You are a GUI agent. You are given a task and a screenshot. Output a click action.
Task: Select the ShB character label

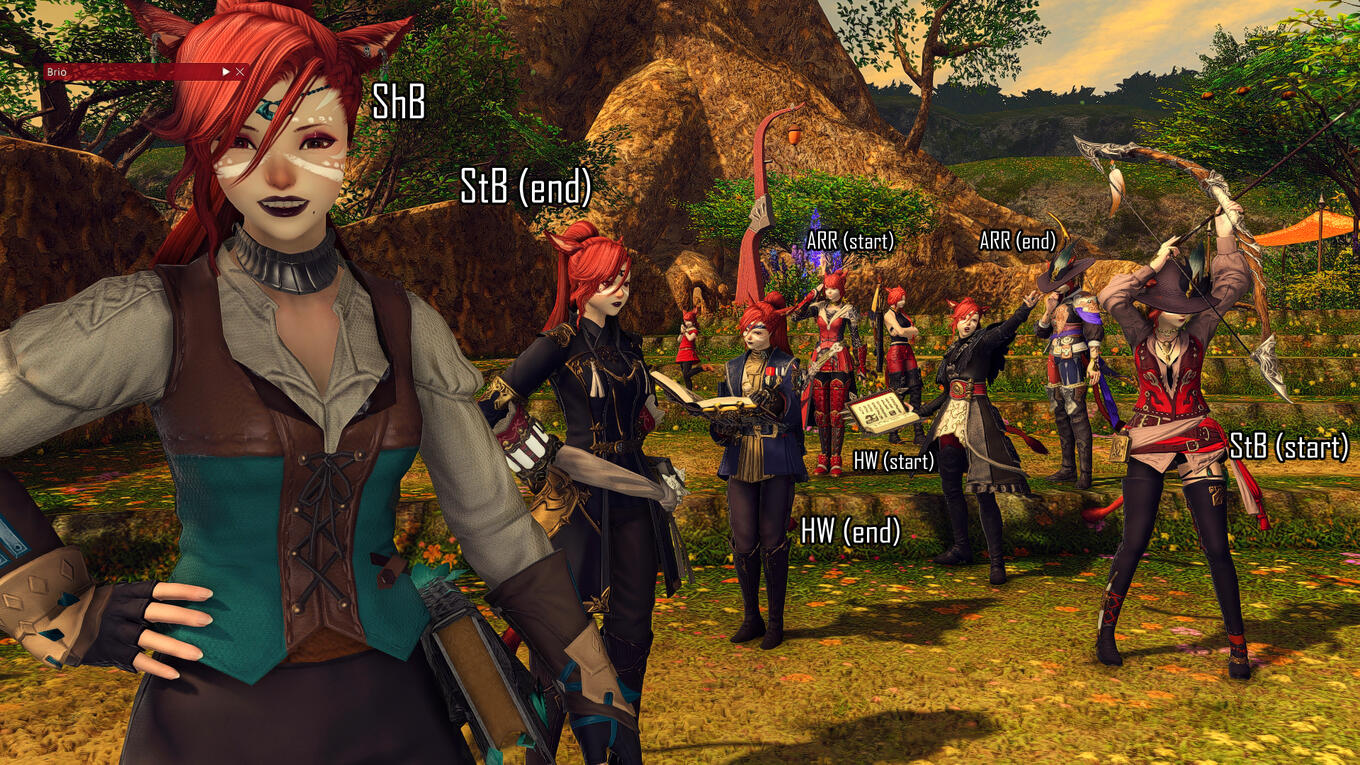point(400,102)
